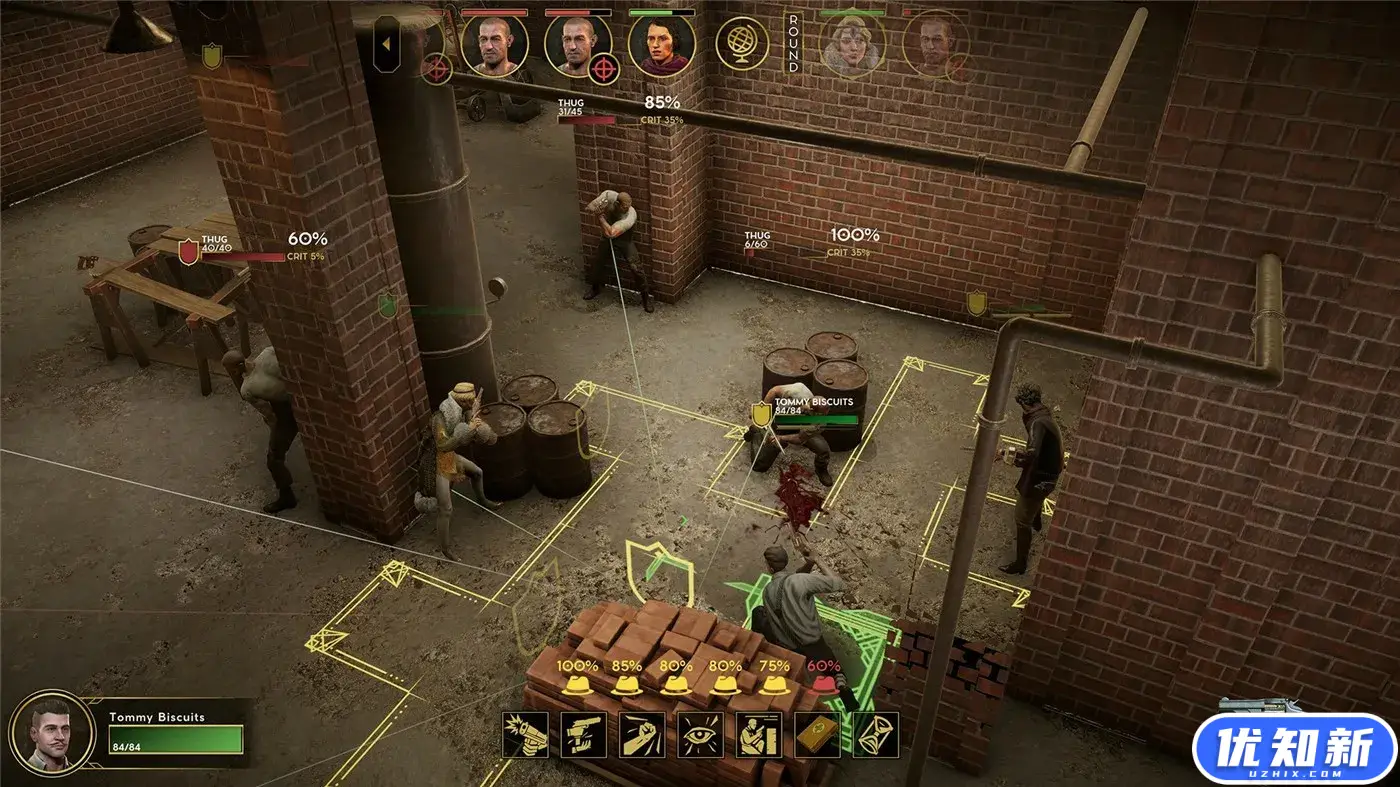Activate the pistol-and-hand ability icon
Image resolution: width=1400 pixels, height=787 pixels.
(x=584, y=735)
